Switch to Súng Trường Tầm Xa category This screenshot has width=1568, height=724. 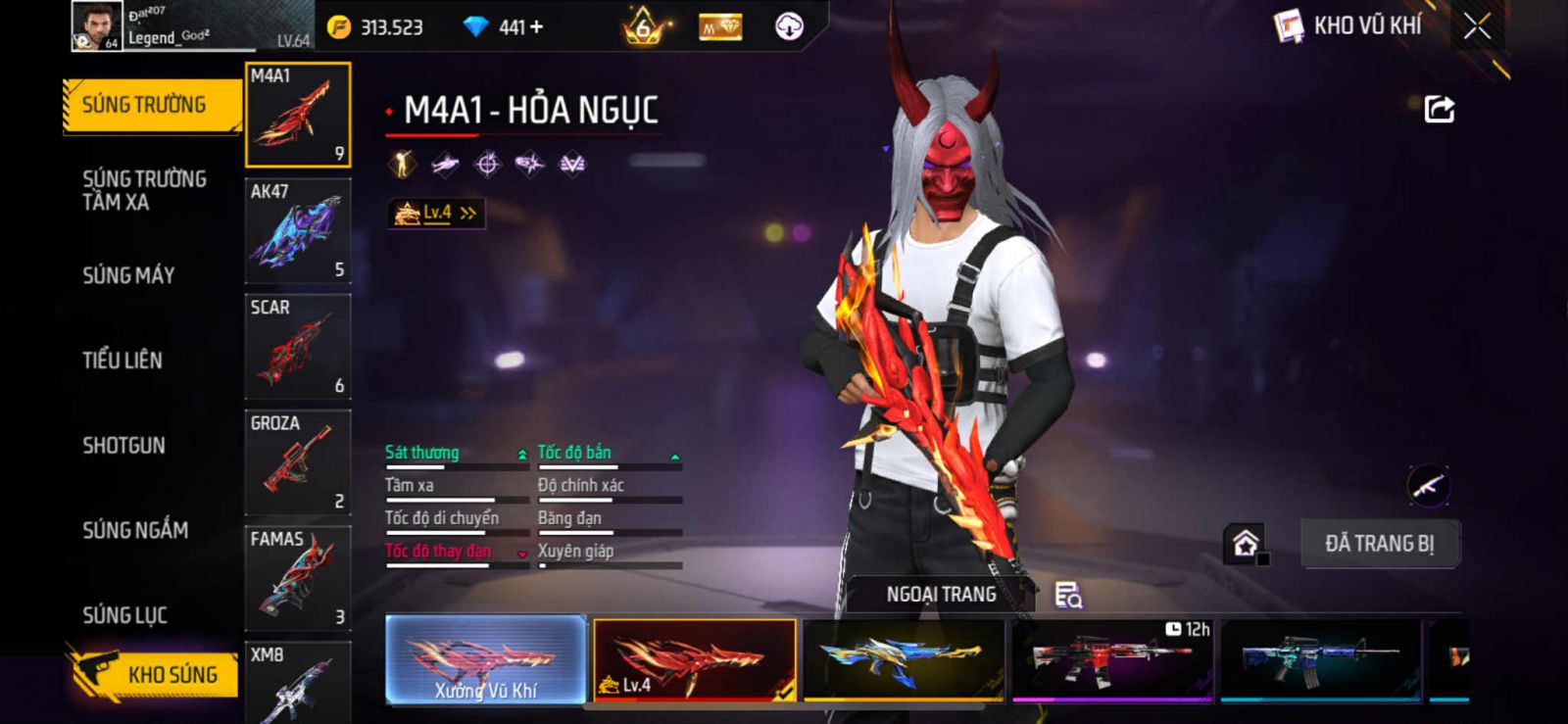pos(144,190)
